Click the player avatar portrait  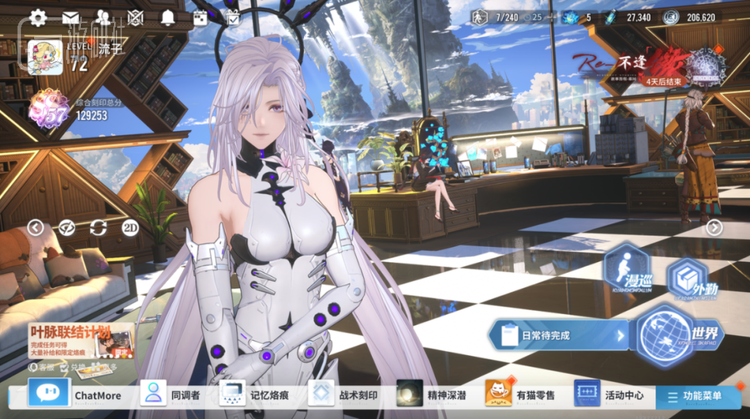click(45, 56)
